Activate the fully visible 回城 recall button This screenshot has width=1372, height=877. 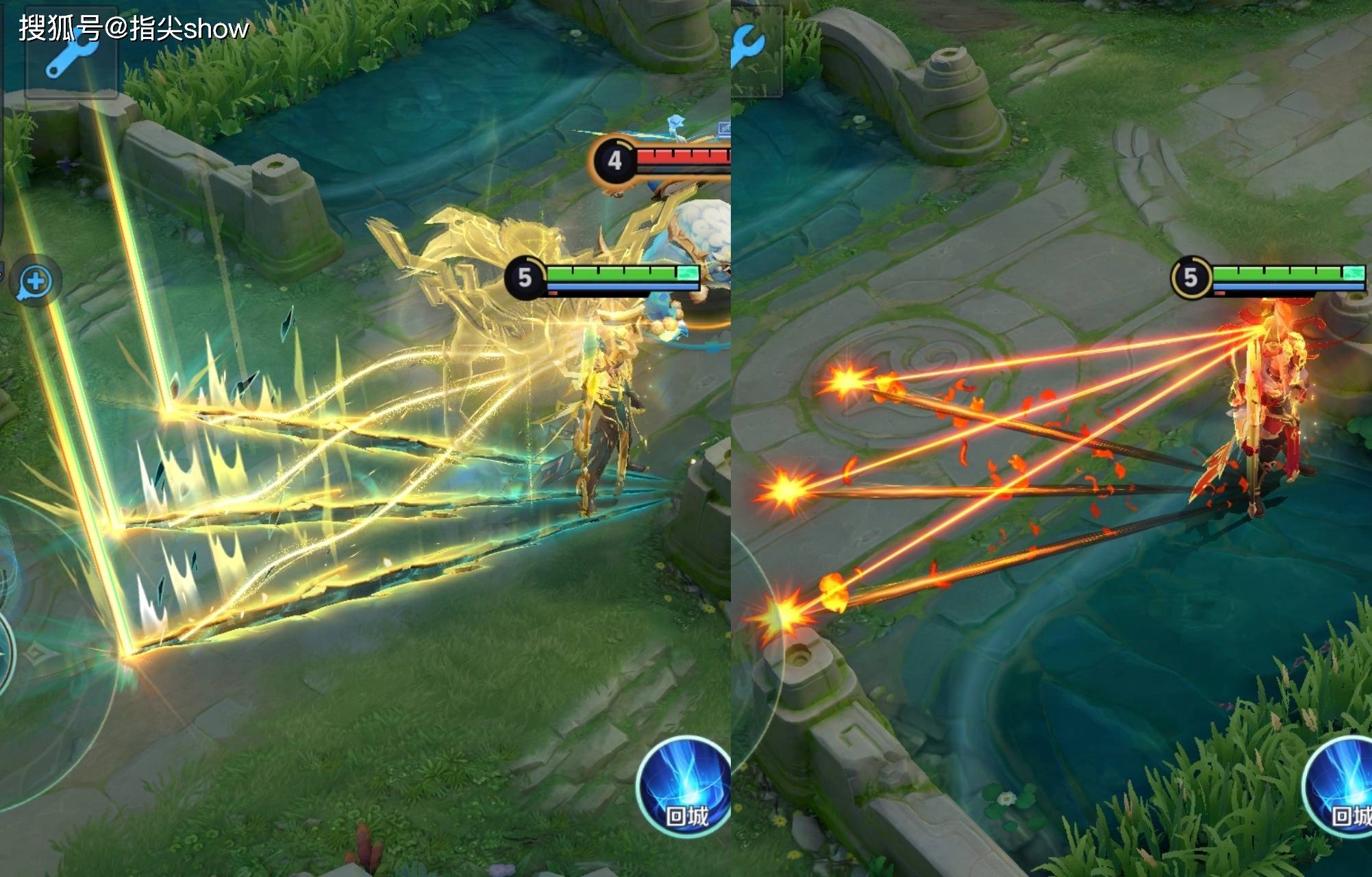[x=684, y=787]
